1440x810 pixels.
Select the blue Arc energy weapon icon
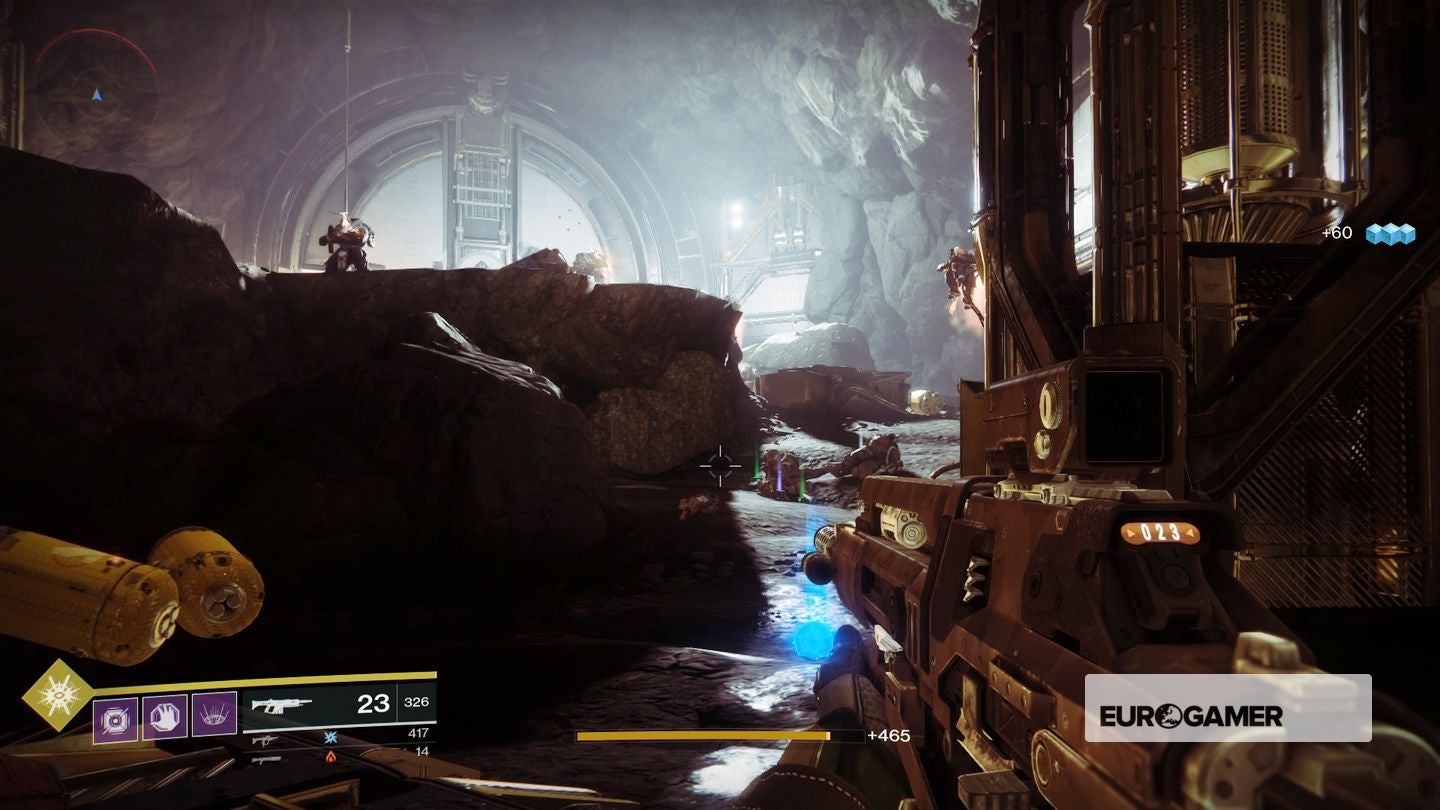click(x=328, y=738)
